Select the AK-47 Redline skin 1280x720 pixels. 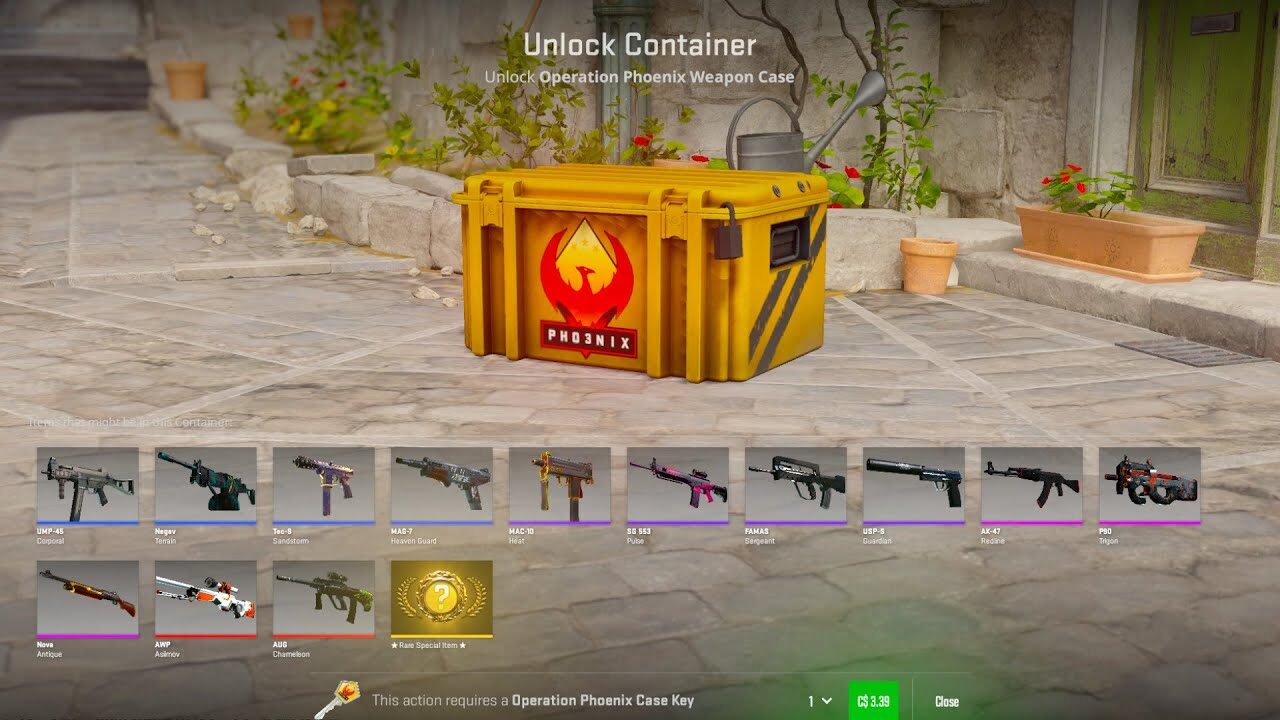pyautogui.click(x=1032, y=488)
